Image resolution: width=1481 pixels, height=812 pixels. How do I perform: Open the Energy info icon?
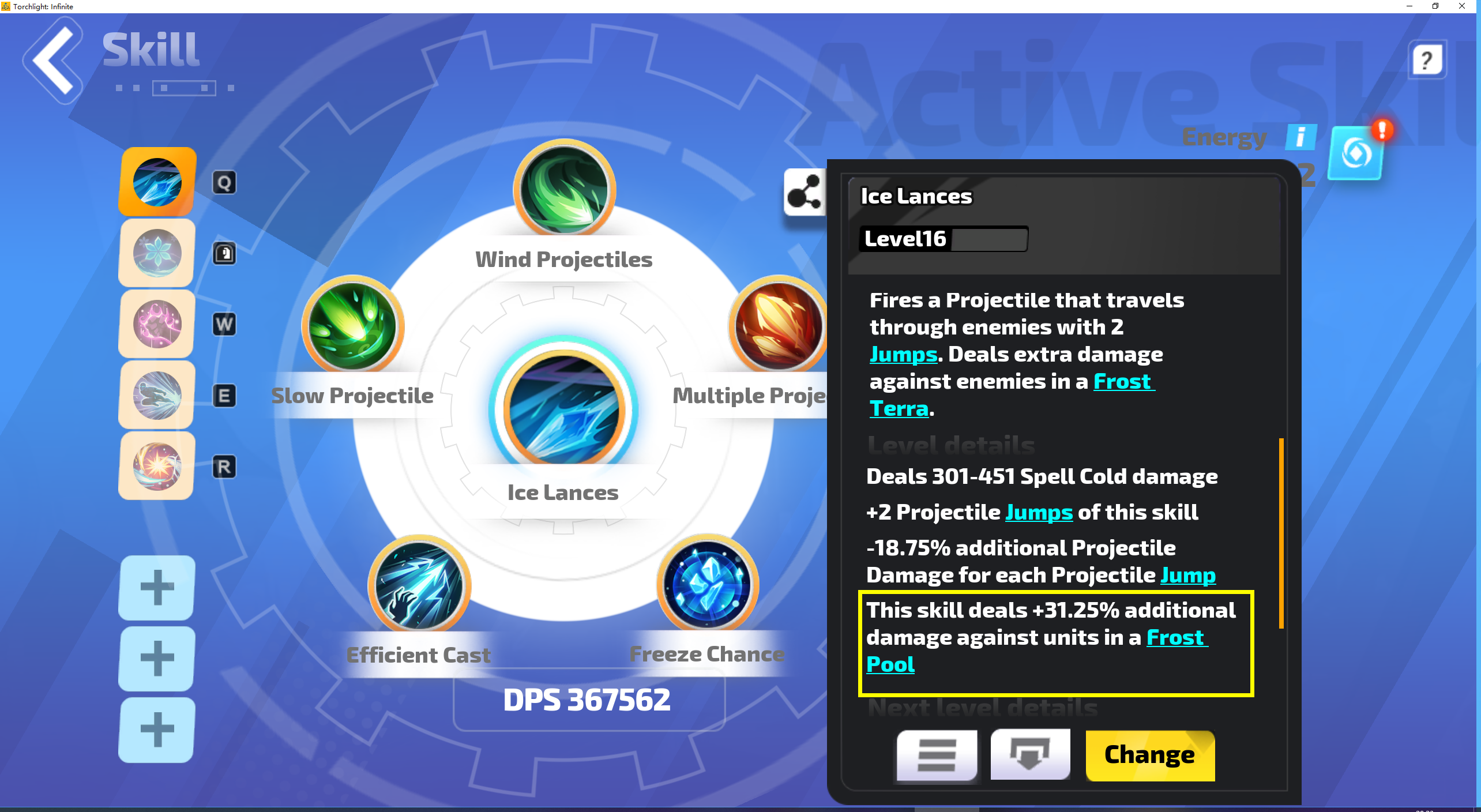coord(1300,137)
